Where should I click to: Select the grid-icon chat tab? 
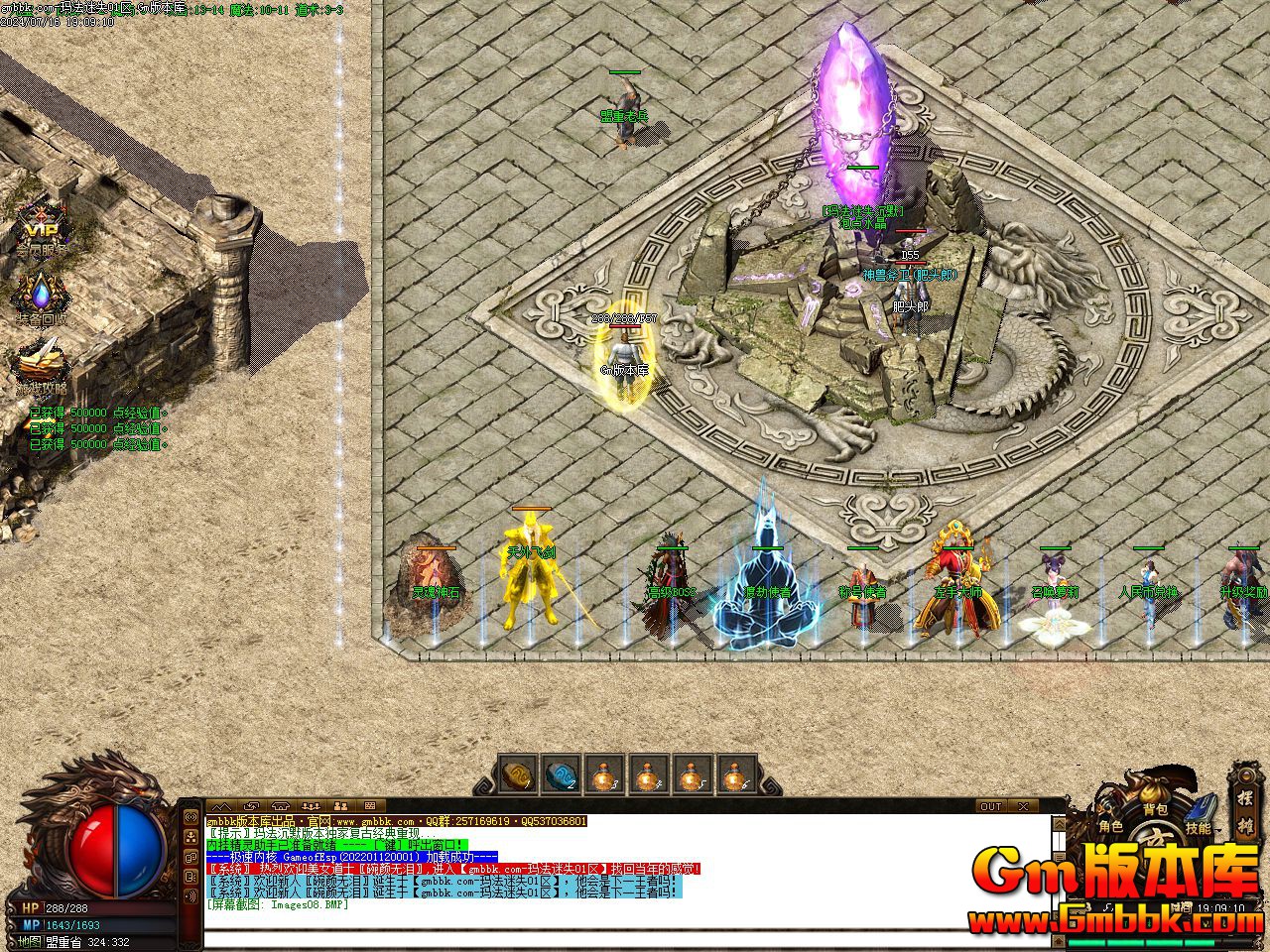369,806
